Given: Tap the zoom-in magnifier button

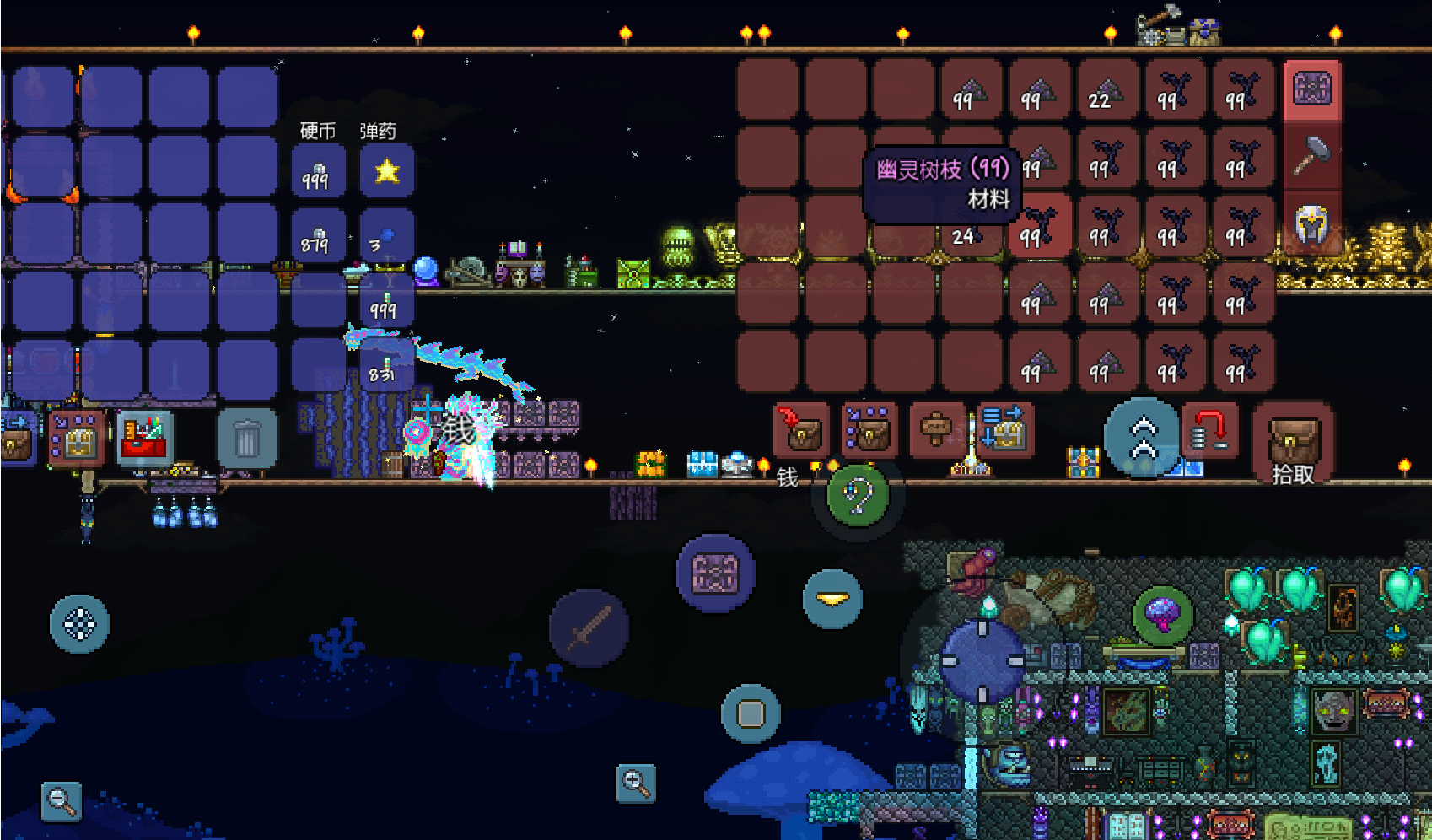Looking at the screenshot, I should (x=636, y=783).
